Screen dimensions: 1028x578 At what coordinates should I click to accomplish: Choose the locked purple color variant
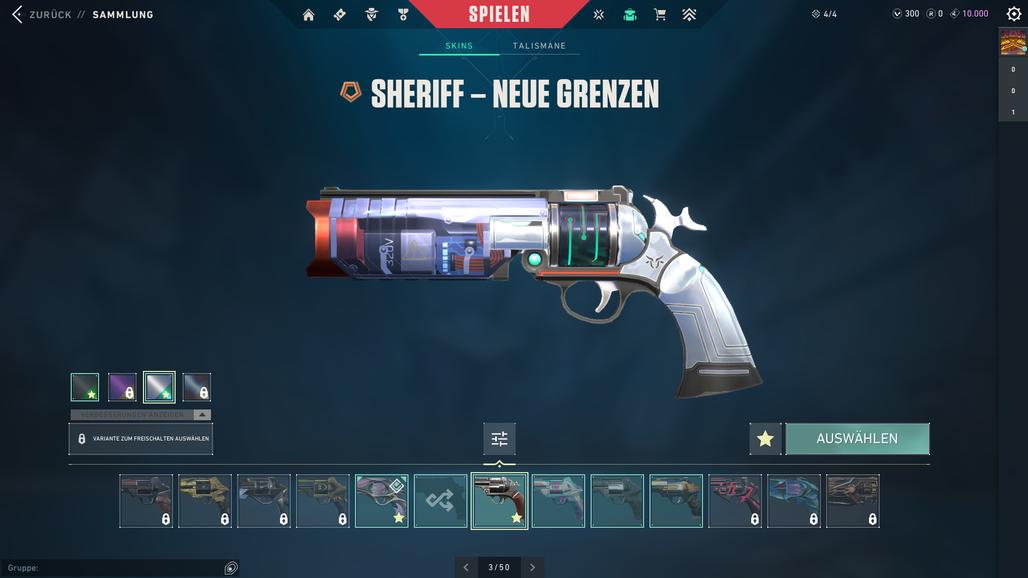[x=122, y=387]
